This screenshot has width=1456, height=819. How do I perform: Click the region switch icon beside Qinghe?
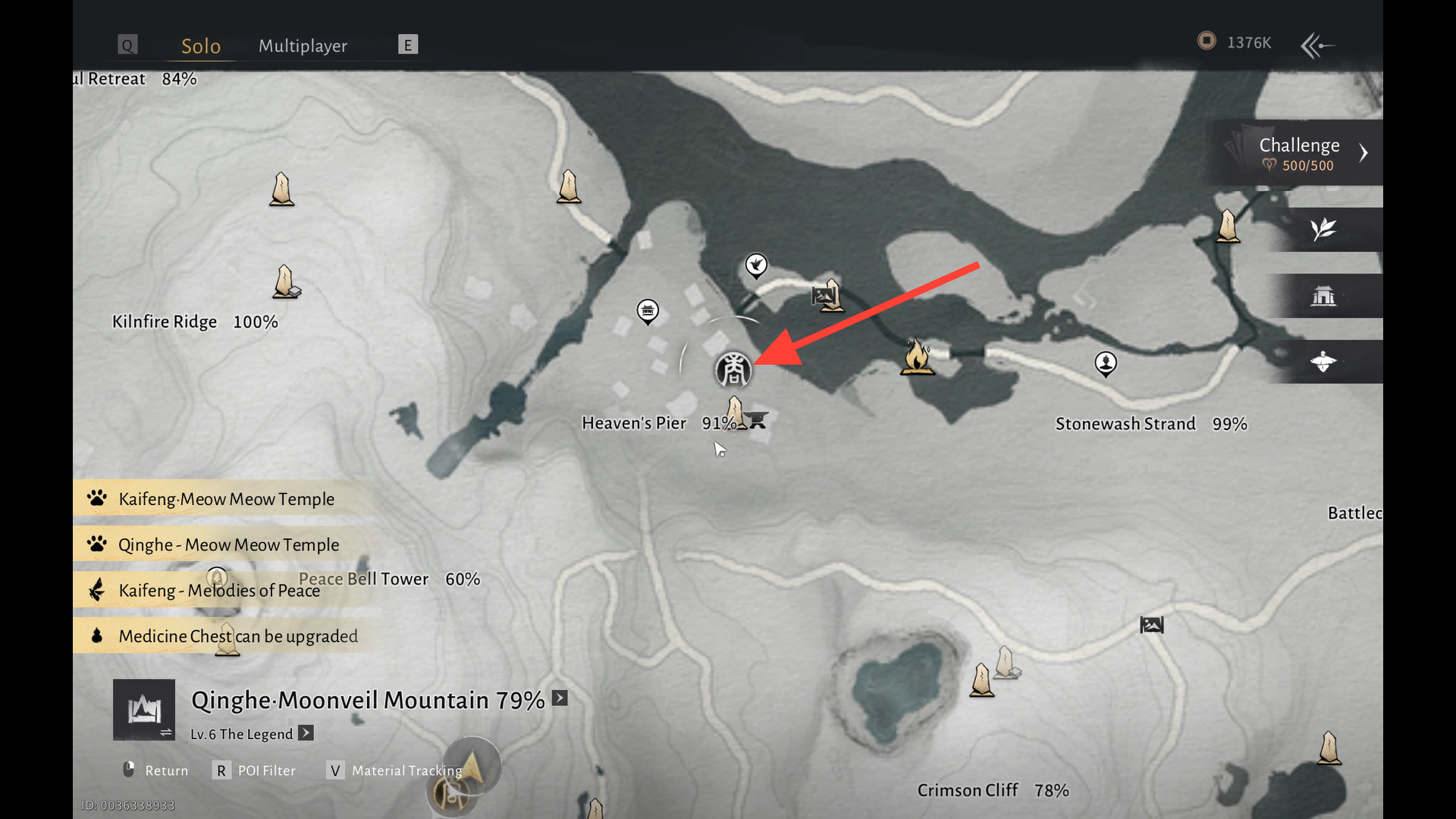click(x=144, y=711)
